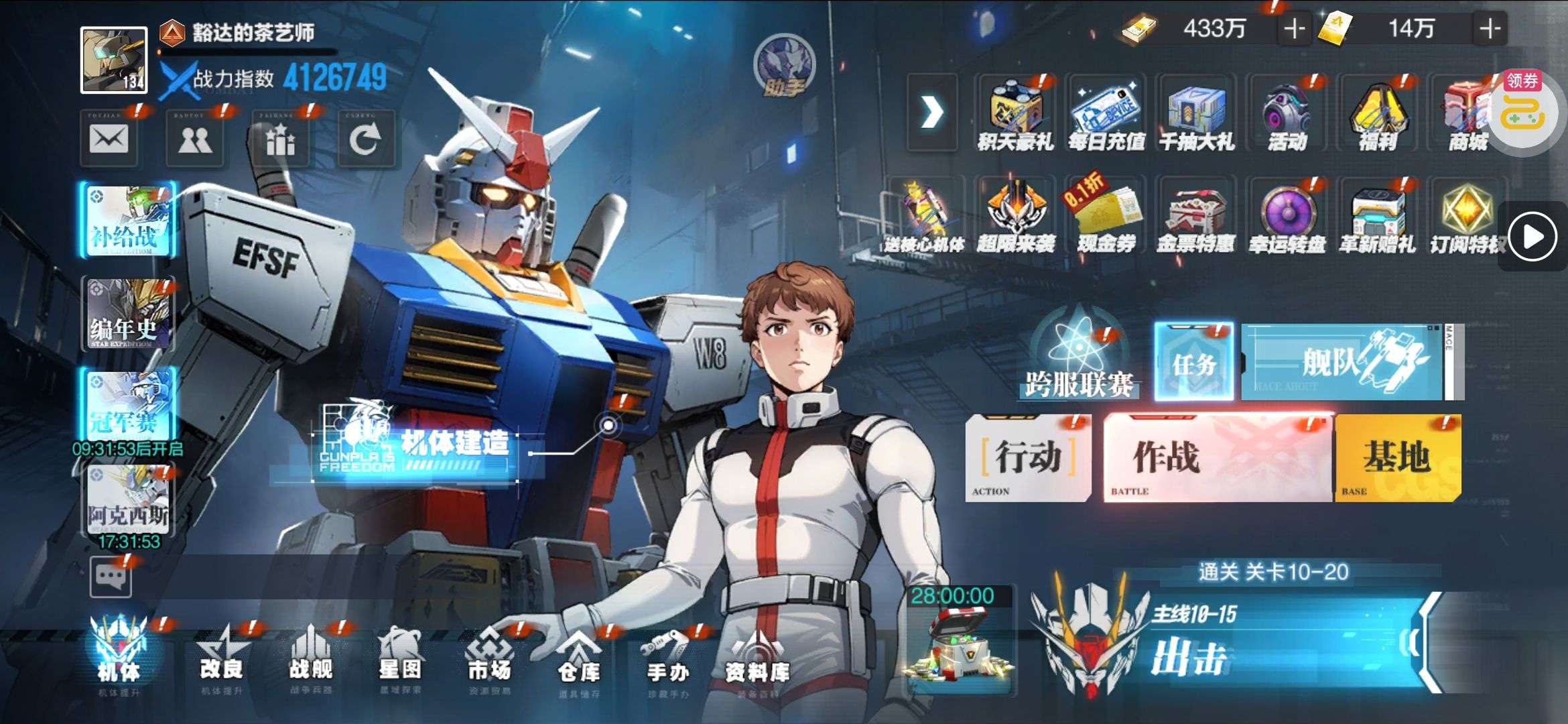Go to the 基地 Base
The image size is (1568, 724).
[x=1397, y=458]
